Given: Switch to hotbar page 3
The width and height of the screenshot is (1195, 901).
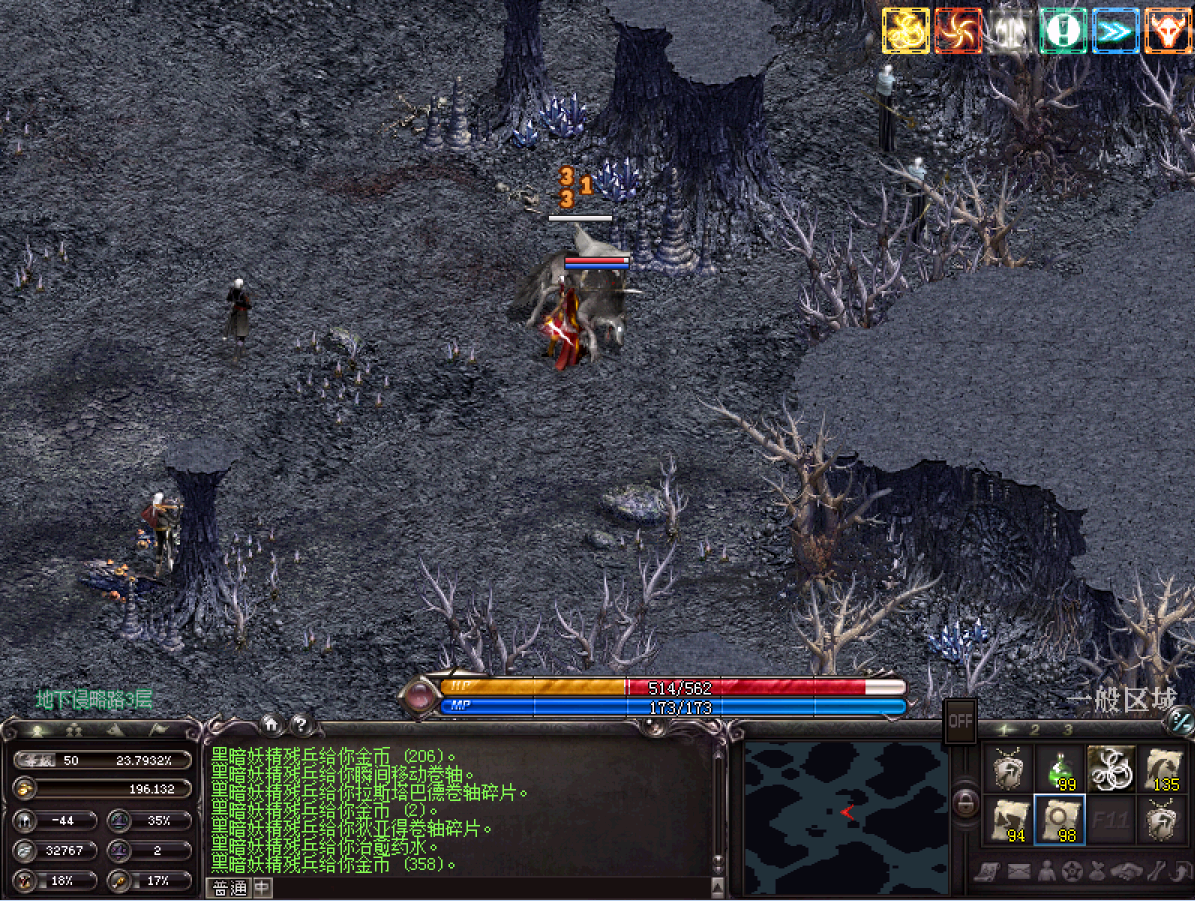Looking at the screenshot, I should (x=1068, y=730).
